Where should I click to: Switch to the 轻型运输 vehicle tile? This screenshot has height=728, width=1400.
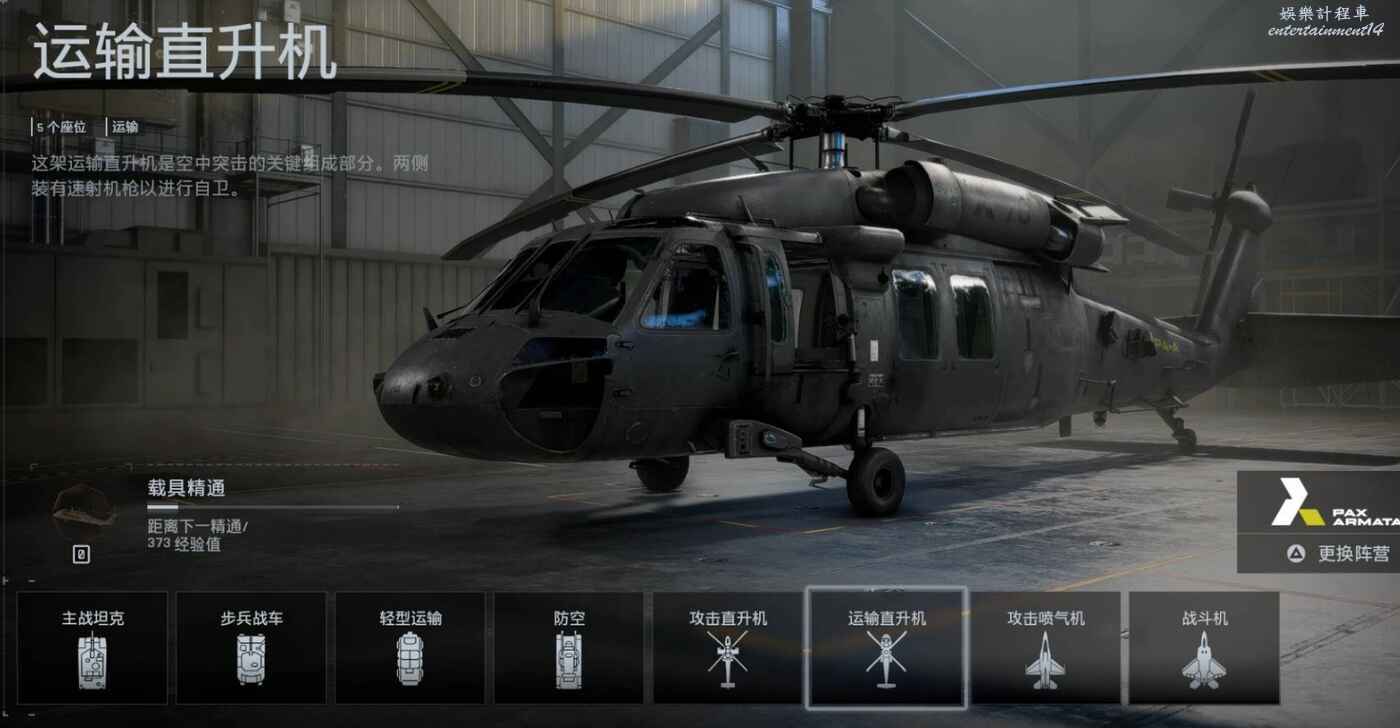tap(410, 647)
